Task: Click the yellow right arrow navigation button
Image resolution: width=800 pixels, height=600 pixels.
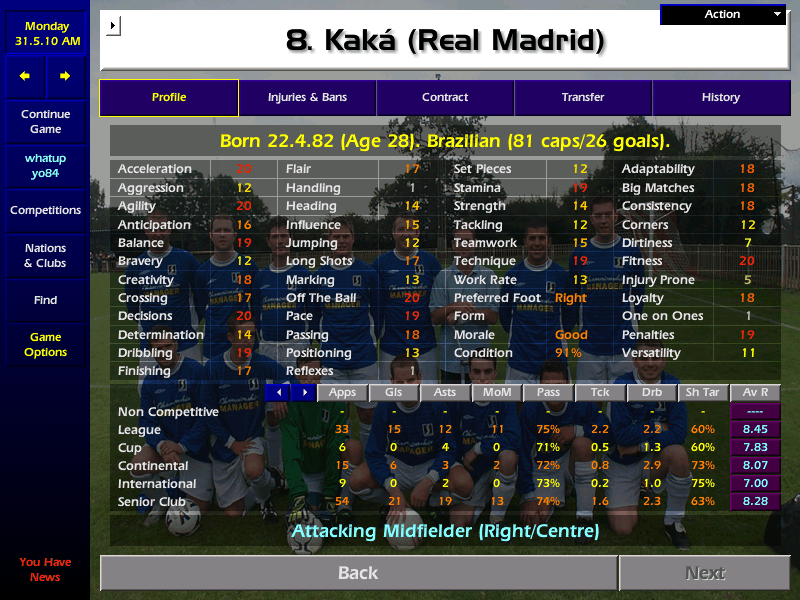Action: pos(65,76)
